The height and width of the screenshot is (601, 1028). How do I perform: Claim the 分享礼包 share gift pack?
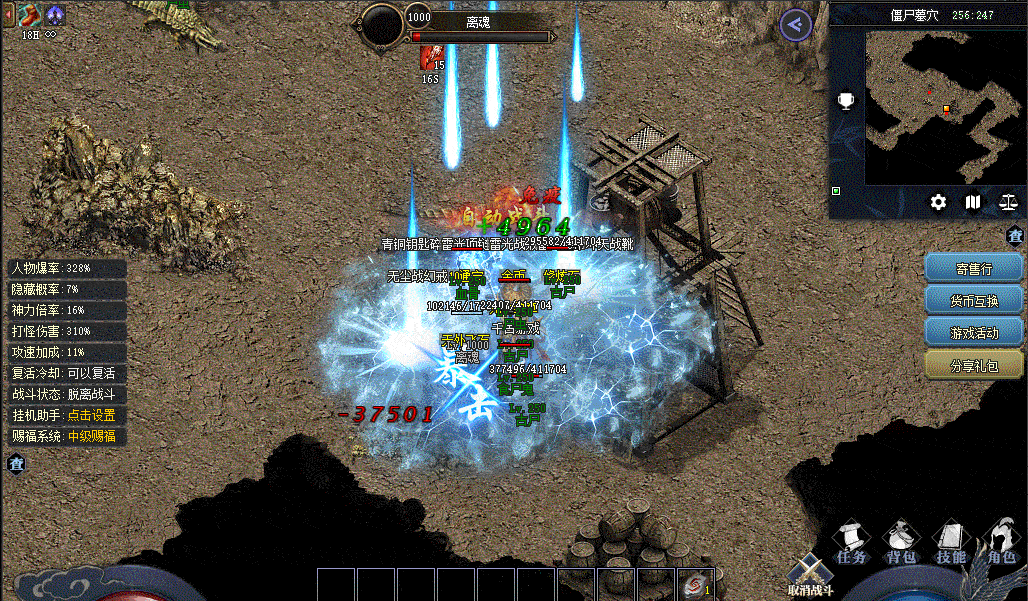974,365
